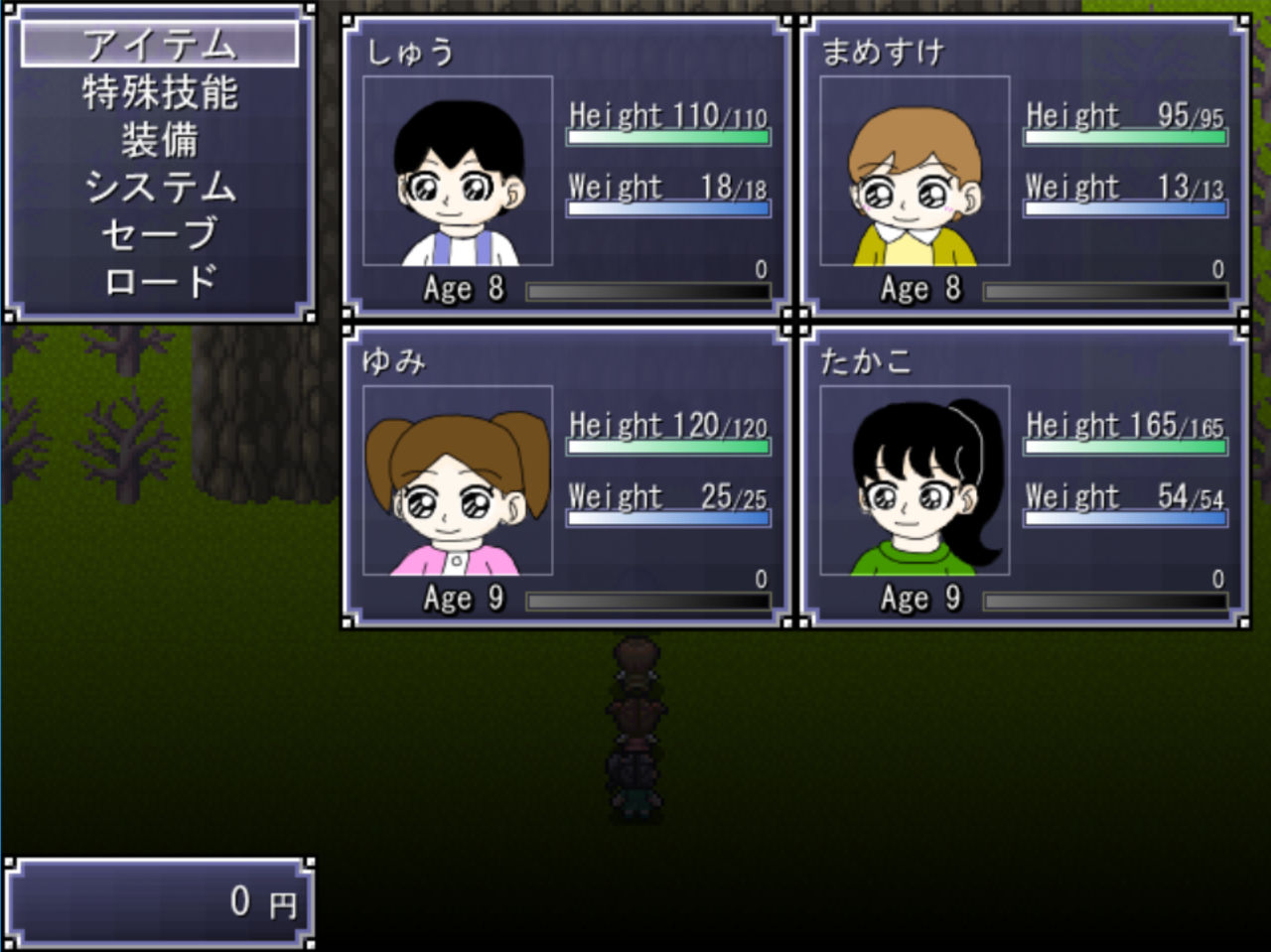Pick まめすけ's status panel

pyautogui.click(x=1024, y=167)
